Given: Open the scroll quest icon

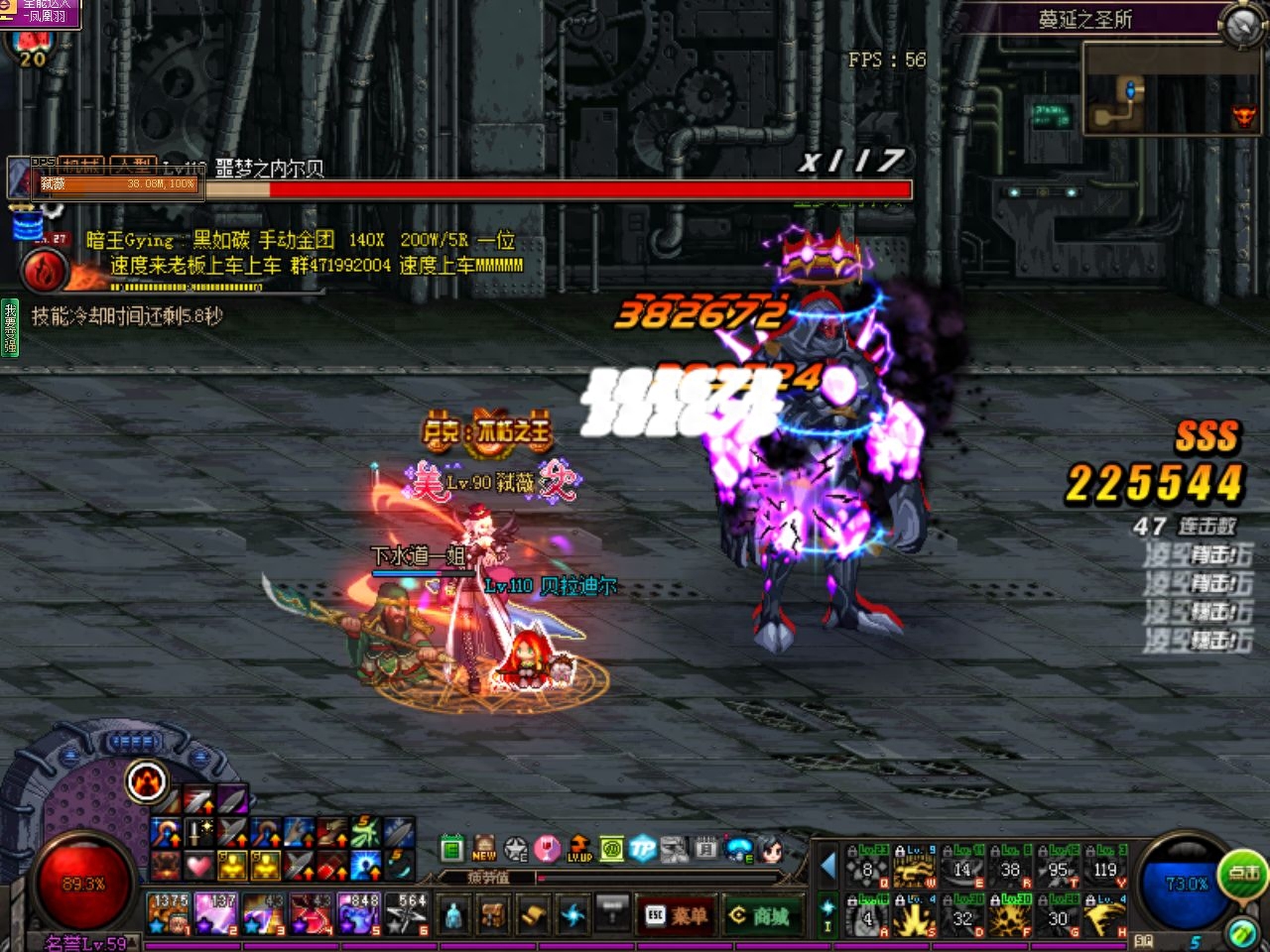Looking at the screenshot, I should click(x=533, y=913).
